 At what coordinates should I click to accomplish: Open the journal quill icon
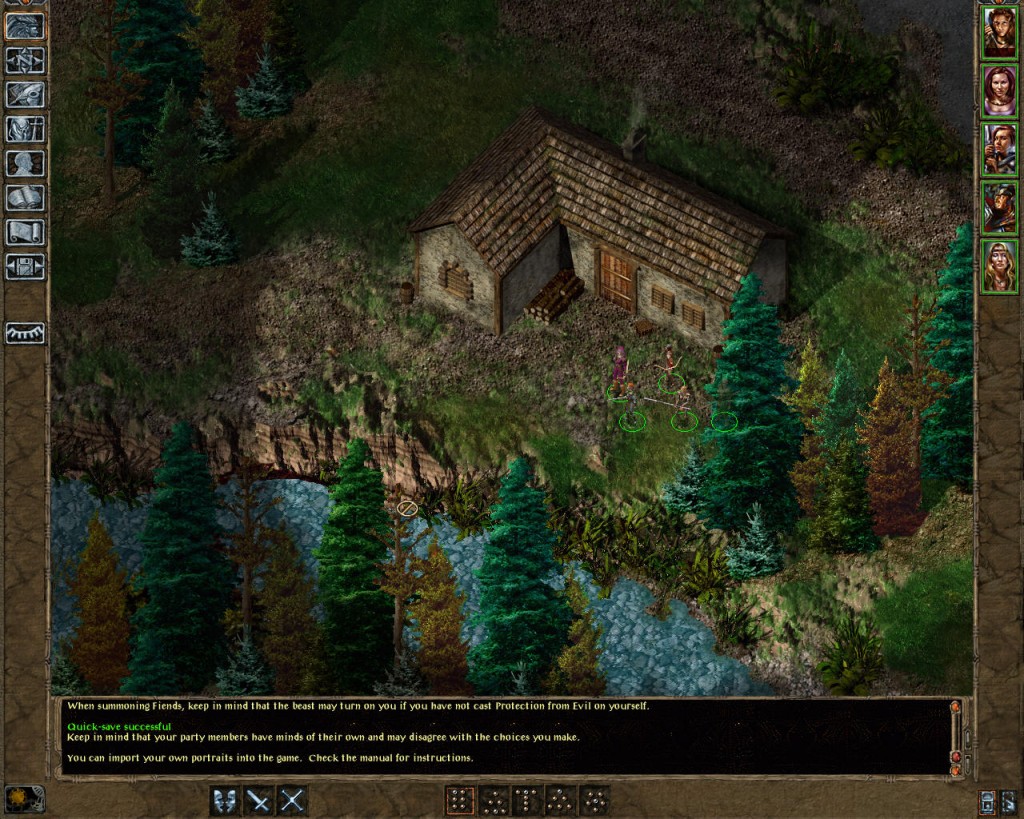[25, 95]
